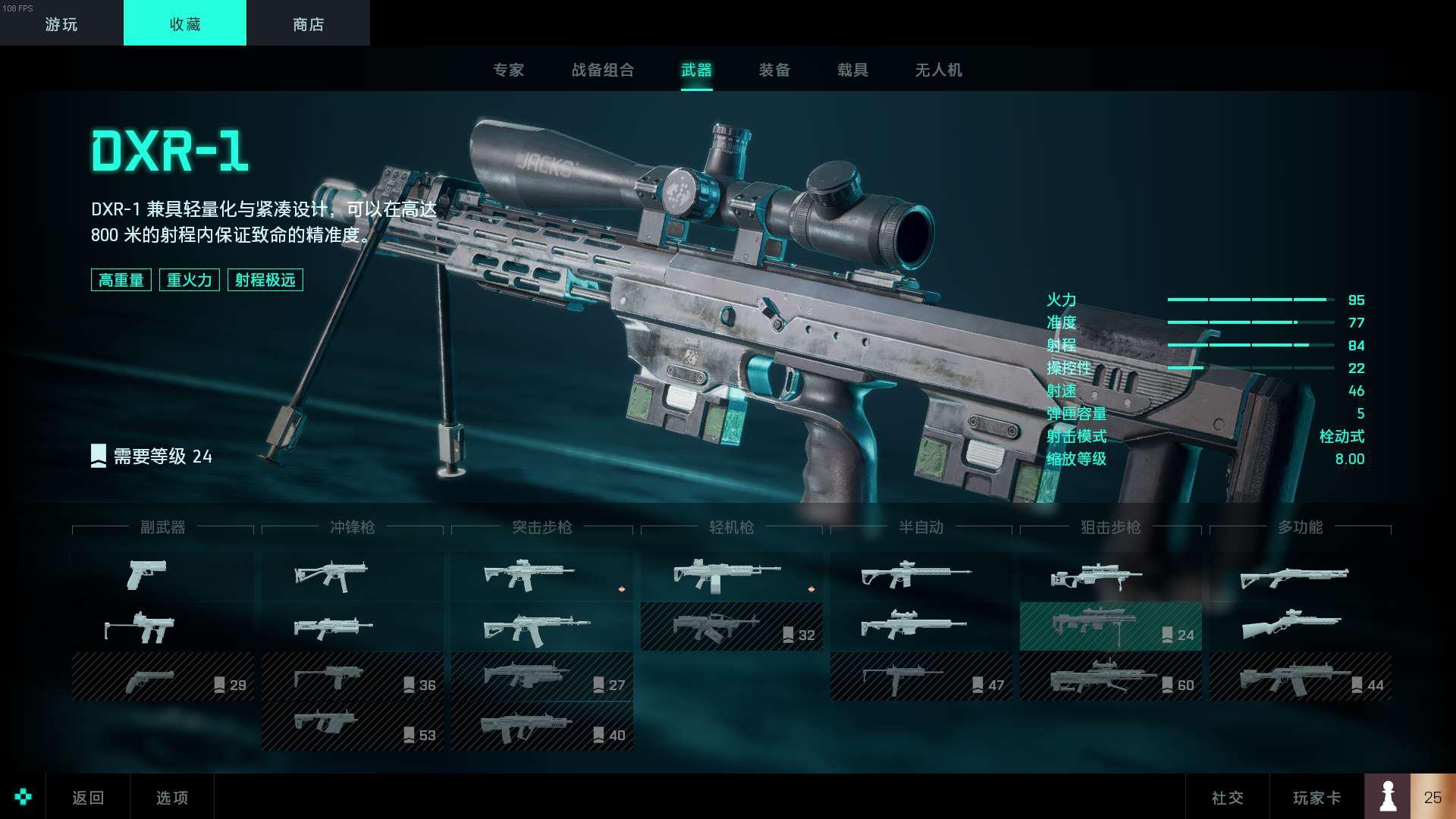Pick the locked level 32 light machine gun
Viewport: 1456px width, 819px height.
pos(731,626)
